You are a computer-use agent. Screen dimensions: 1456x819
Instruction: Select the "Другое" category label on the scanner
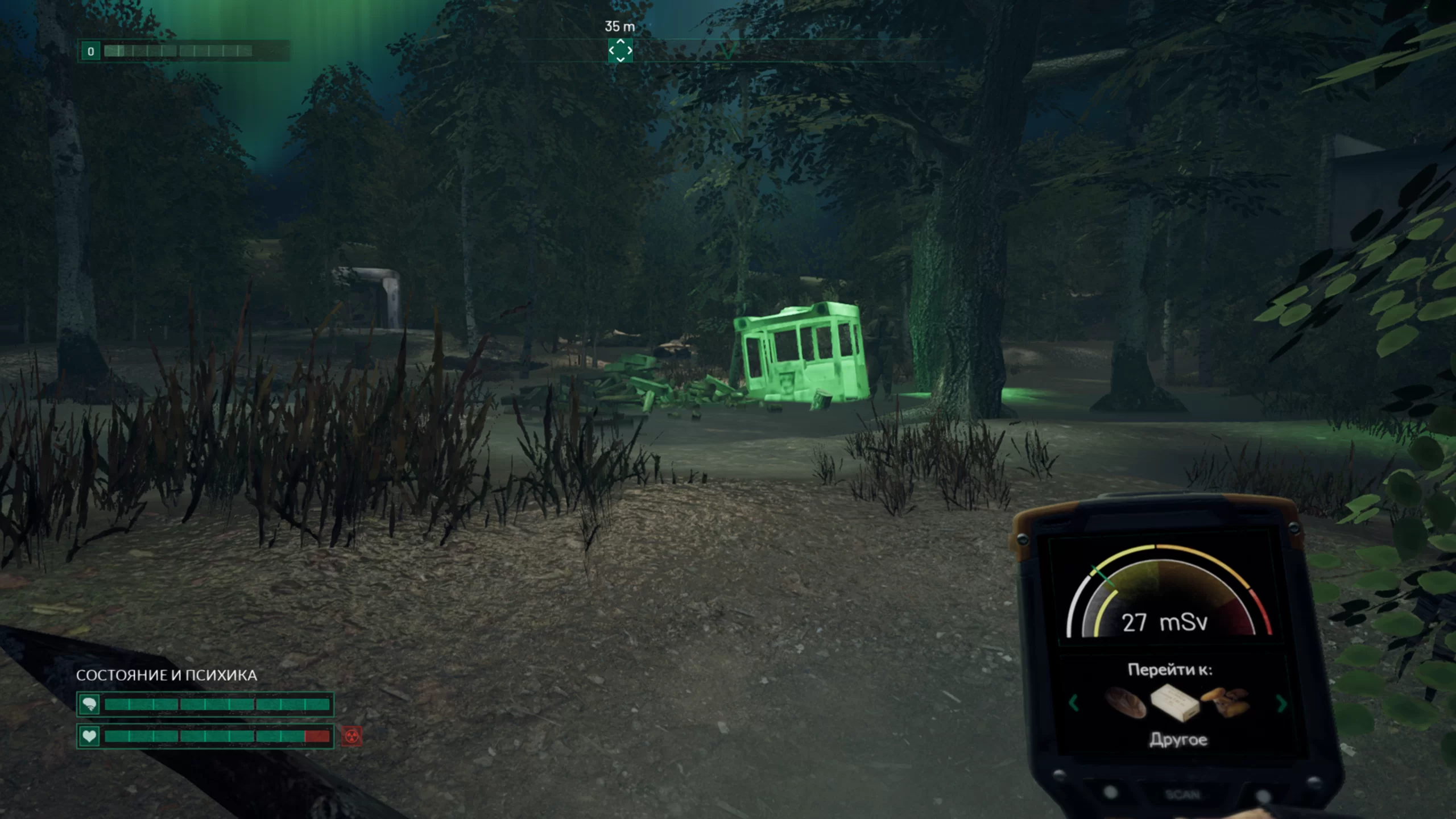tap(1178, 739)
